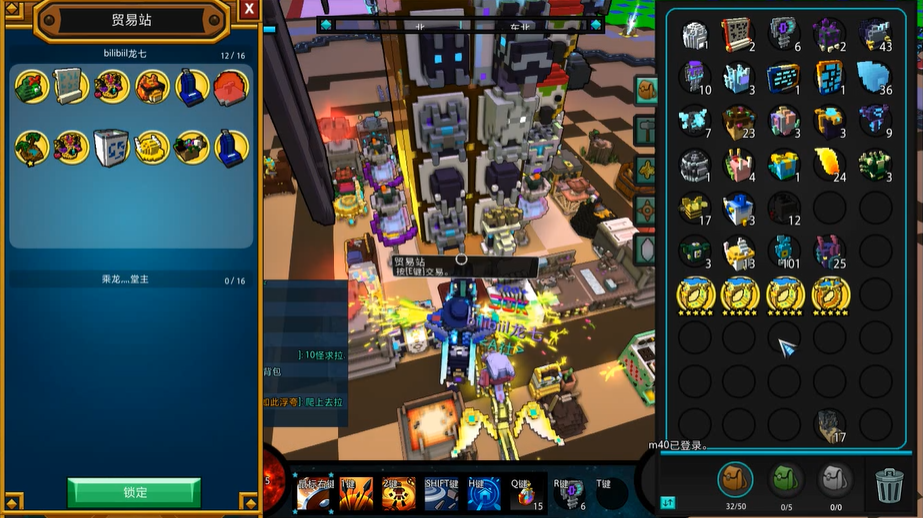Image resolution: width=923 pixels, height=518 pixels.
Task: Select the golden yellow pile trade item
Action: click(x=152, y=147)
